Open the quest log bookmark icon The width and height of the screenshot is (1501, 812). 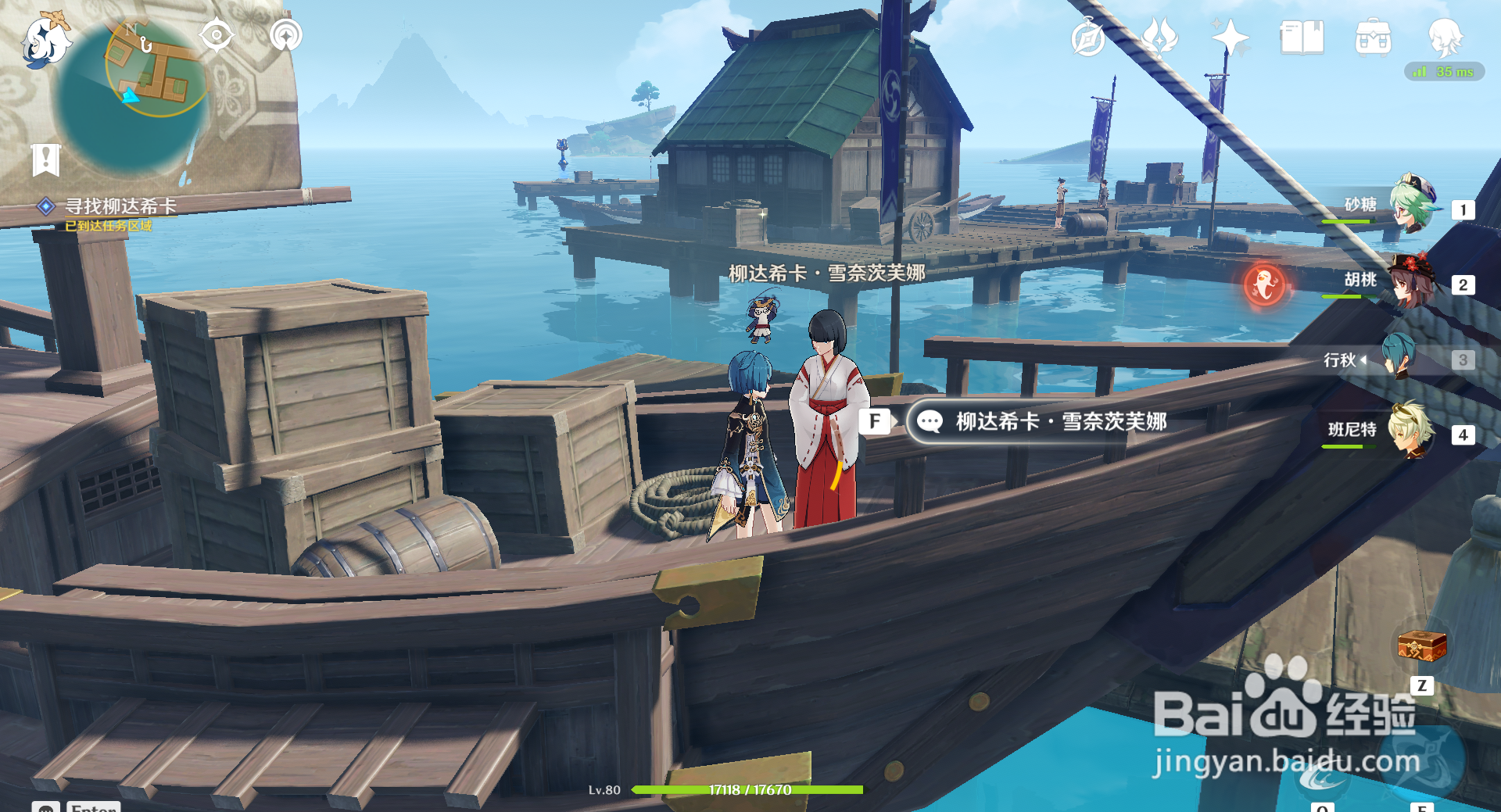(45, 159)
